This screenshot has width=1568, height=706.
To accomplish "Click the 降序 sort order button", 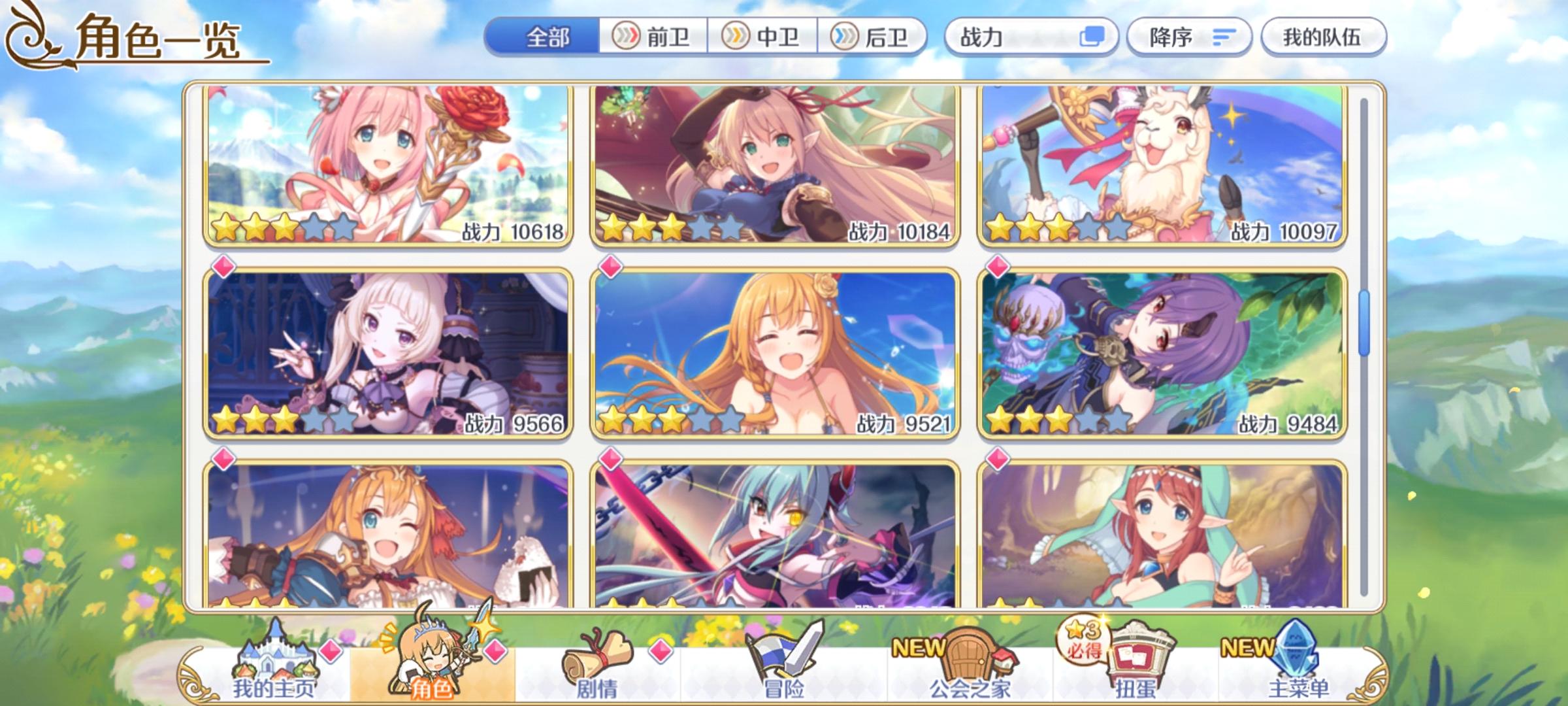I will (1189, 37).
